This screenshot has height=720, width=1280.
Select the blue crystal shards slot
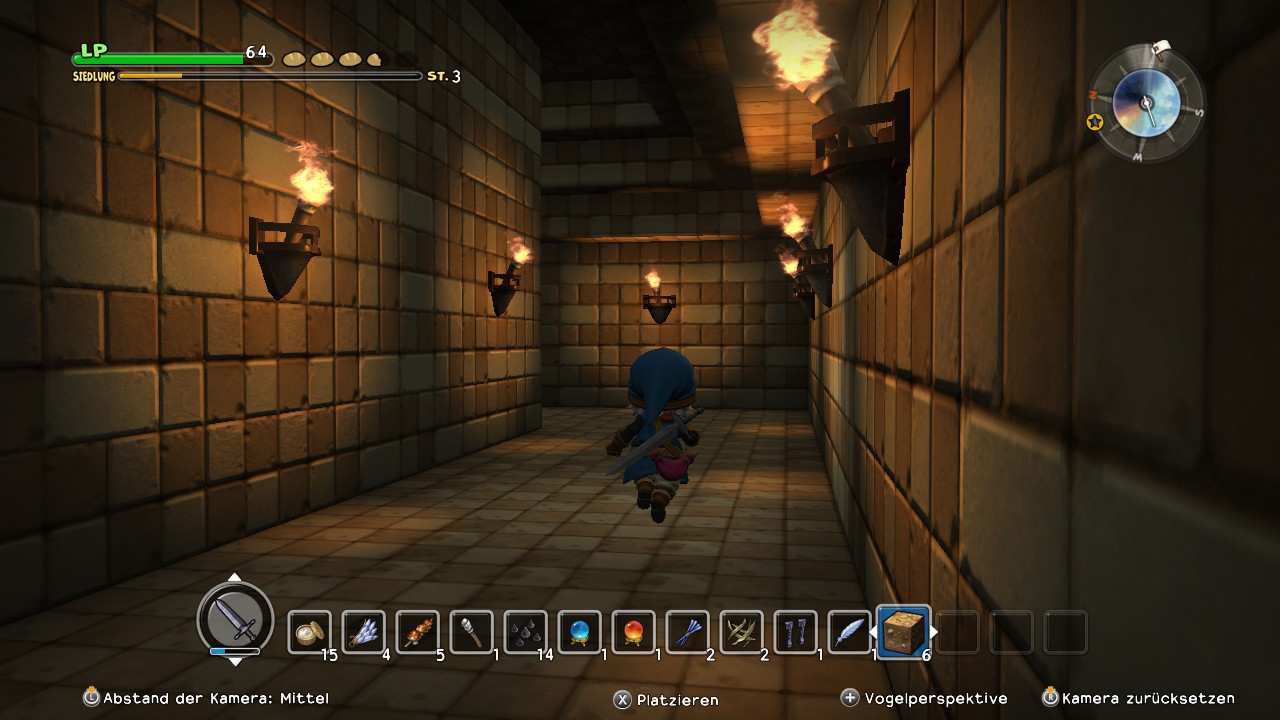[x=363, y=632]
